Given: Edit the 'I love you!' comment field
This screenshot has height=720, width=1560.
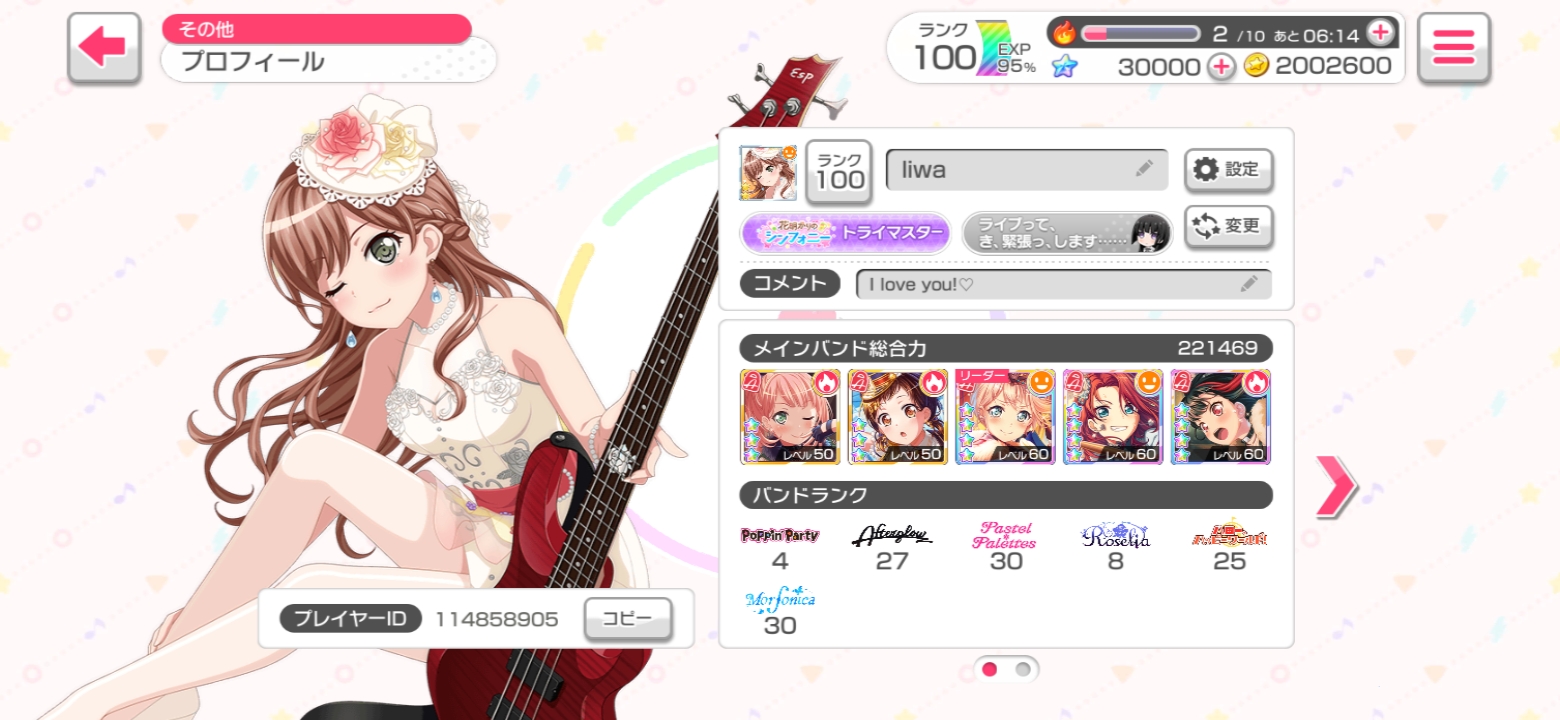Looking at the screenshot, I should coord(1063,284).
